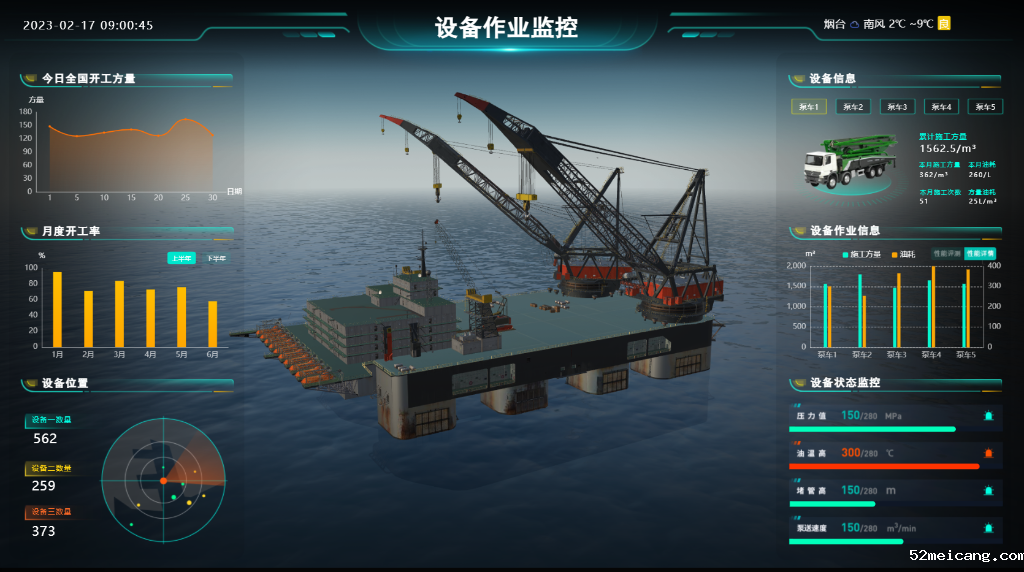Image resolution: width=1024 pixels, height=572 pixels.
Task: Open the 泵车3 equipment tab
Action: tap(897, 107)
